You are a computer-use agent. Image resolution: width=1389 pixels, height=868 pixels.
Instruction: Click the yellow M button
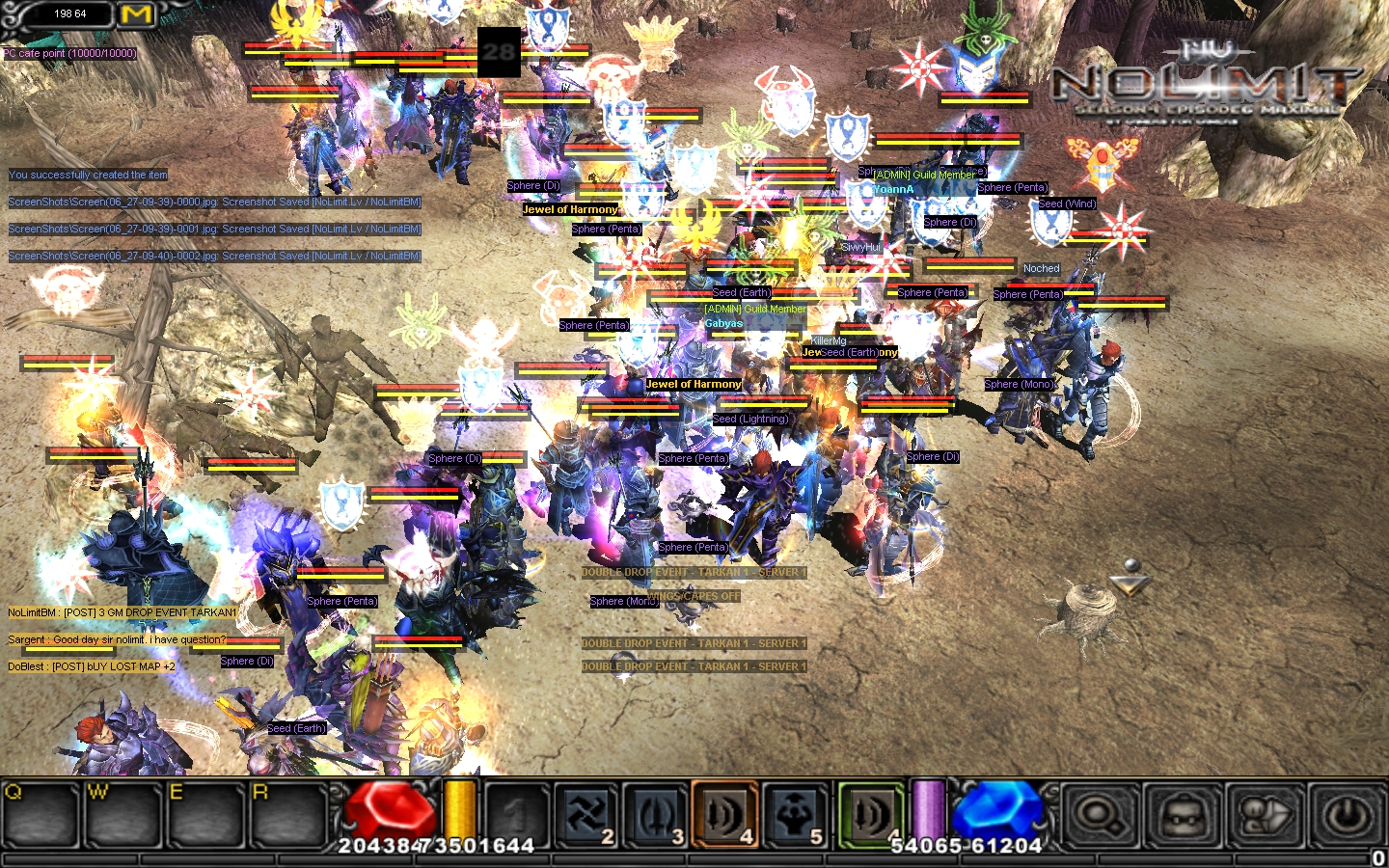coord(137,14)
